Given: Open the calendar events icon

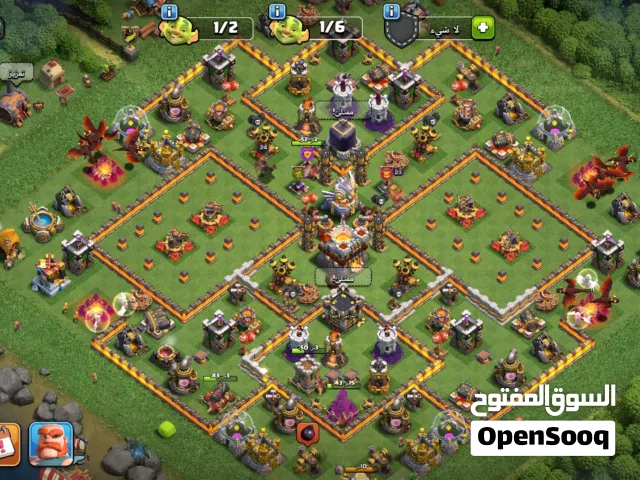Looking at the screenshot, I should 8,444.
